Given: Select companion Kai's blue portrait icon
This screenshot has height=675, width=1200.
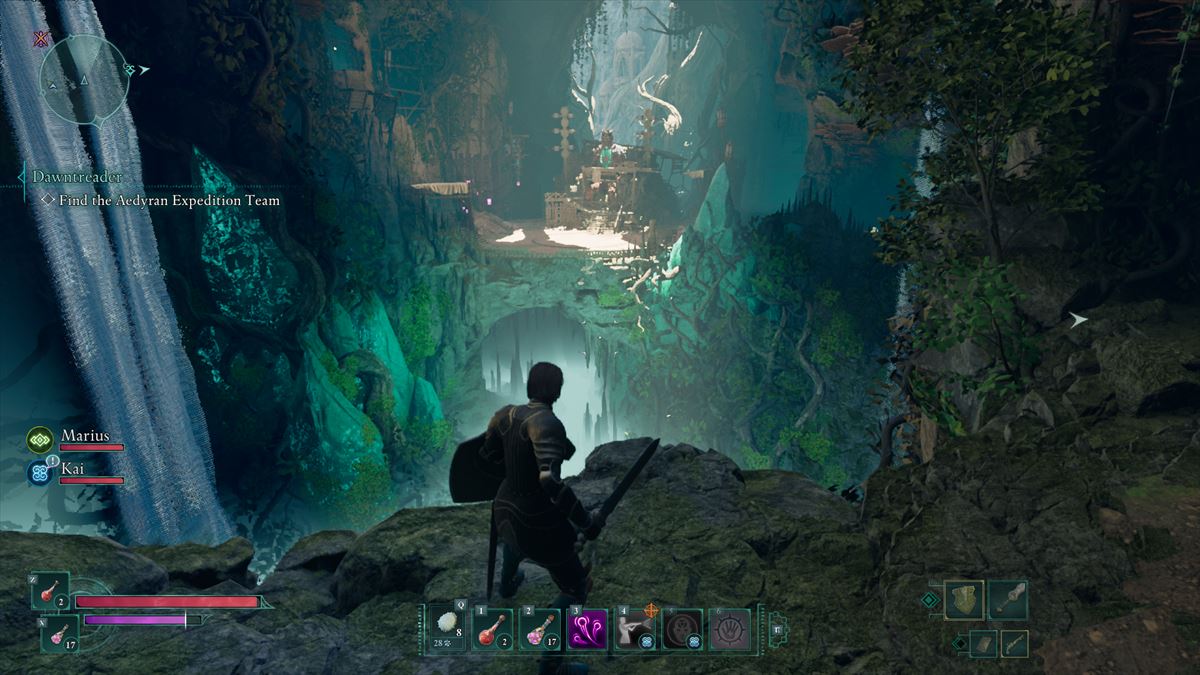Looking at the screenshot, I should pos(41,472).
